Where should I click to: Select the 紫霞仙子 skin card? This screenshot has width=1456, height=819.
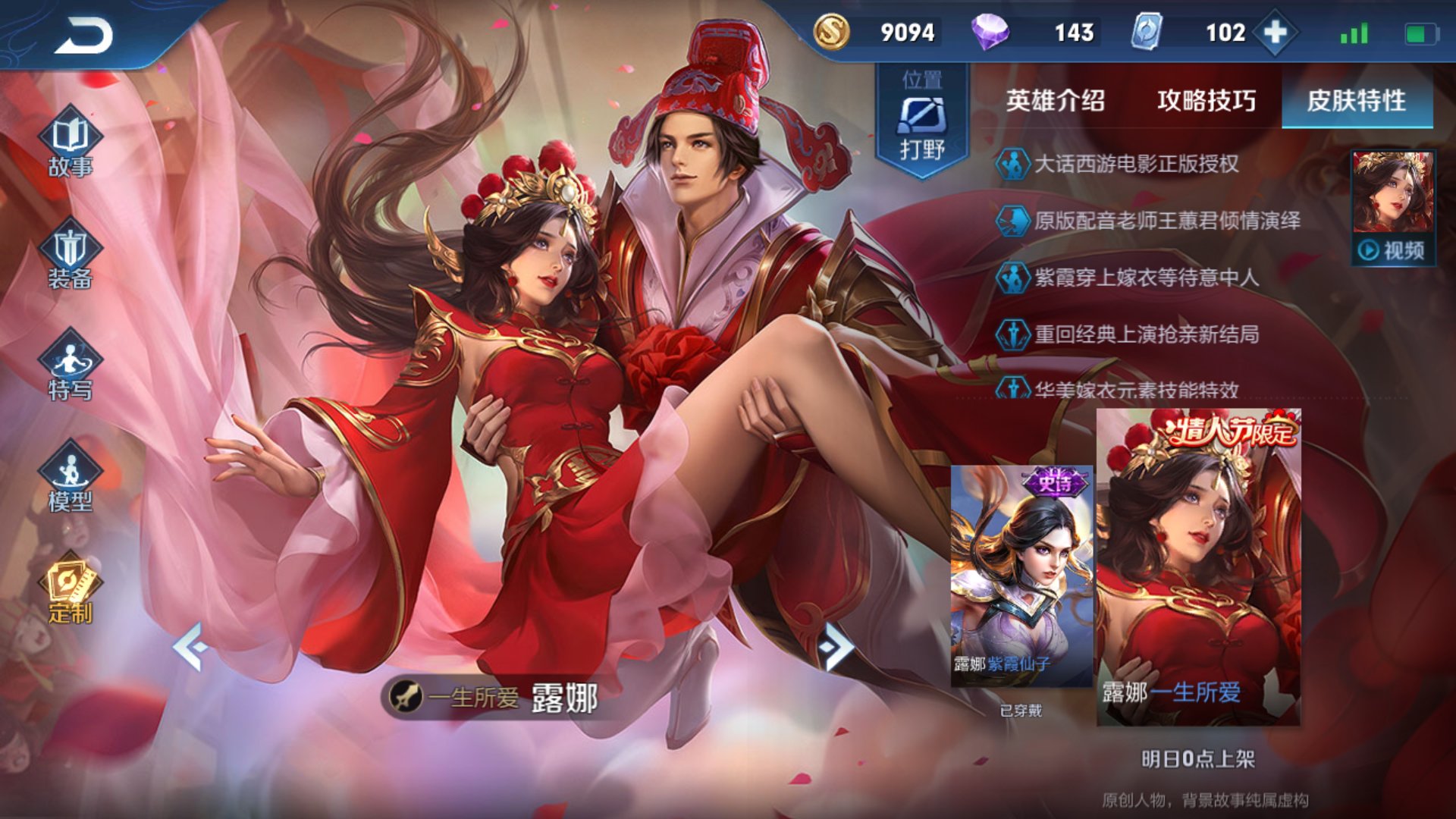[x=1021, y=576]
